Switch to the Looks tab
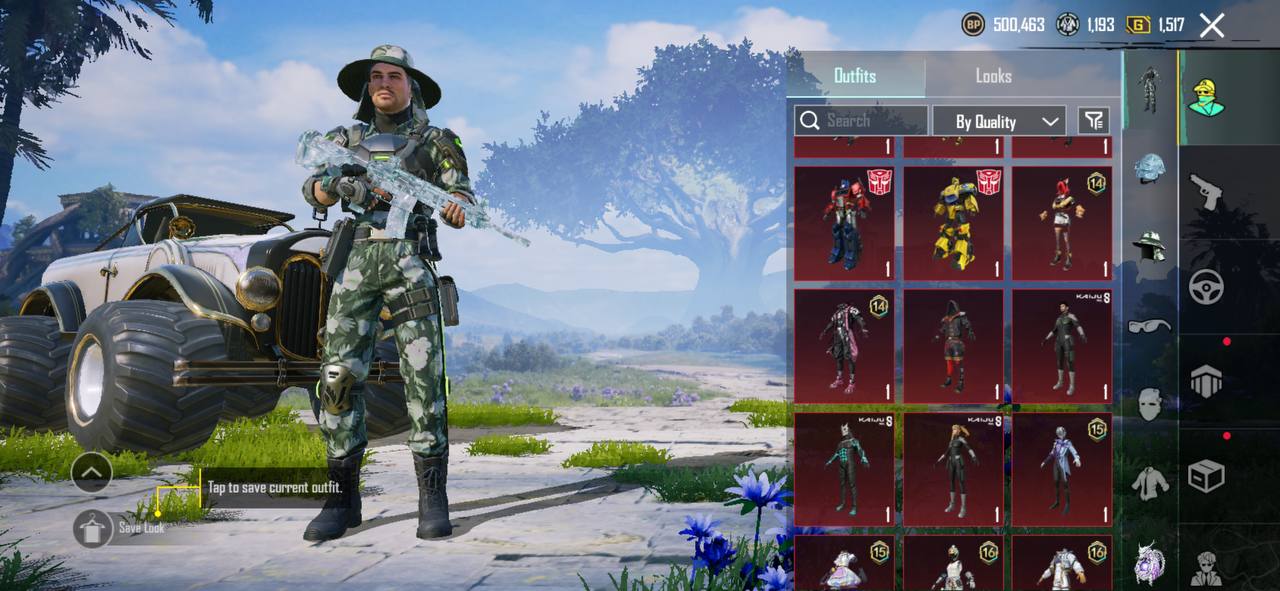 (993, 76)
